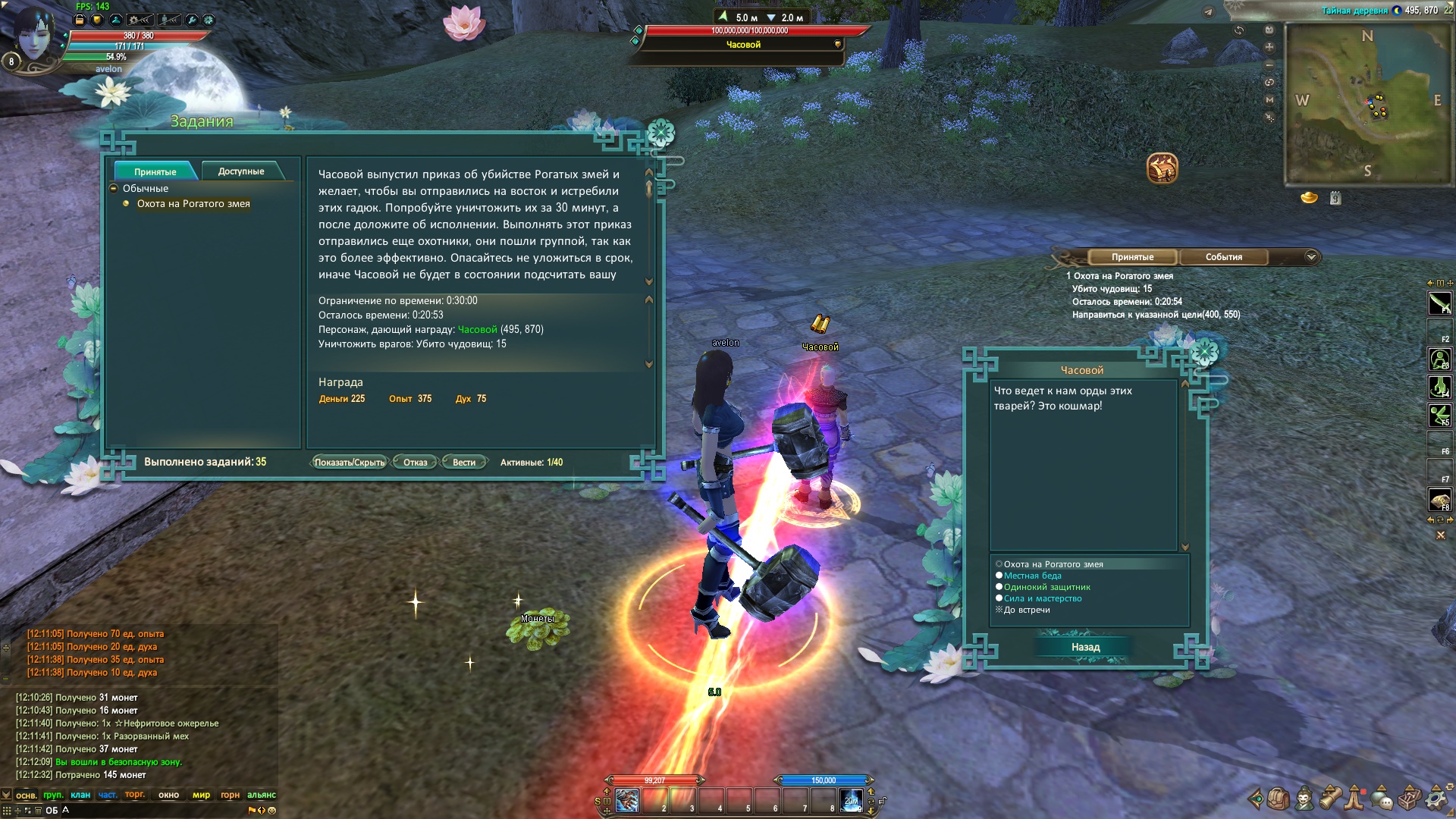Click the Вести button

click(x=463, y=463)
